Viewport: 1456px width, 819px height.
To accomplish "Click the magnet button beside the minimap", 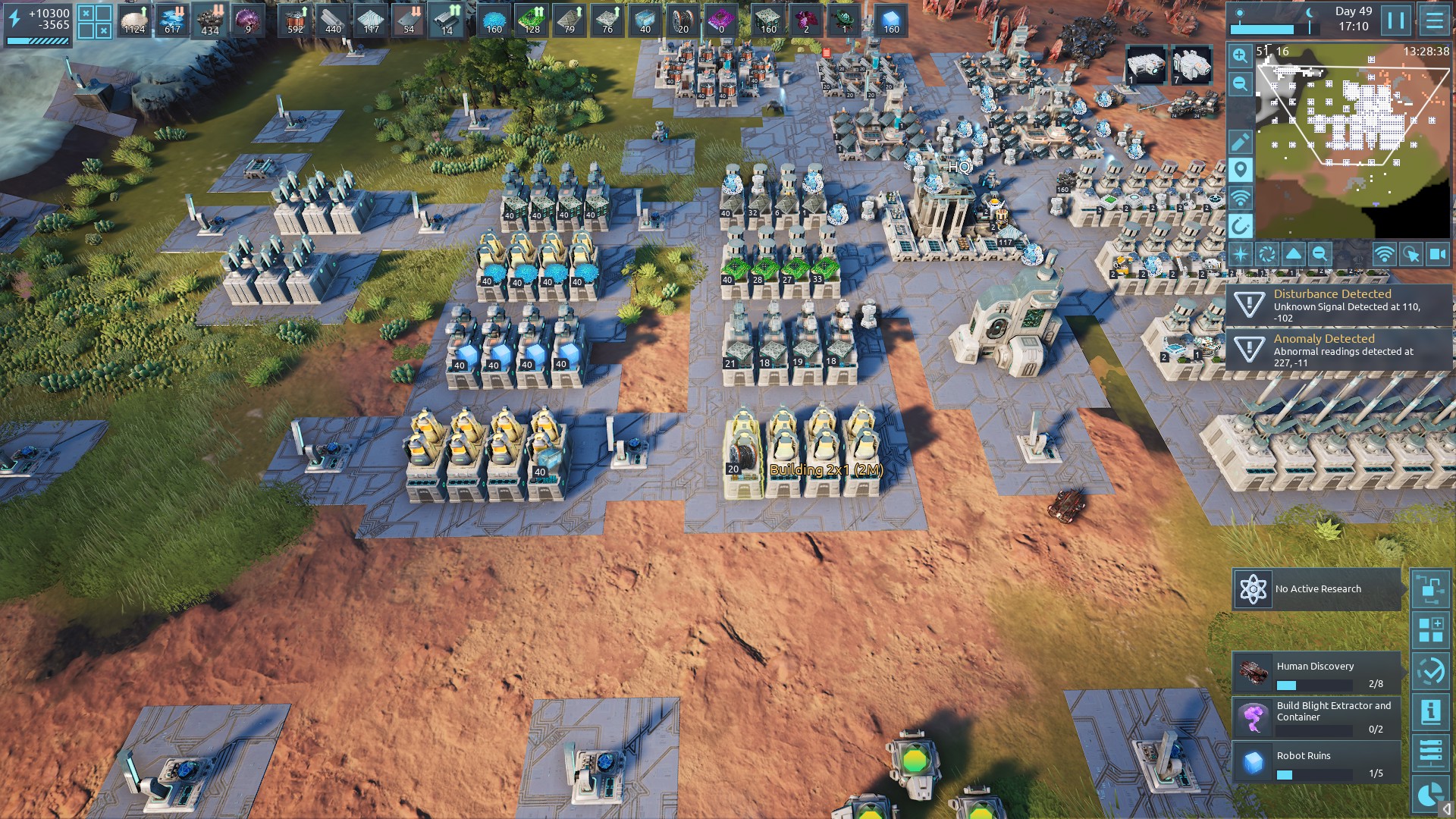I will (1240, 226).
